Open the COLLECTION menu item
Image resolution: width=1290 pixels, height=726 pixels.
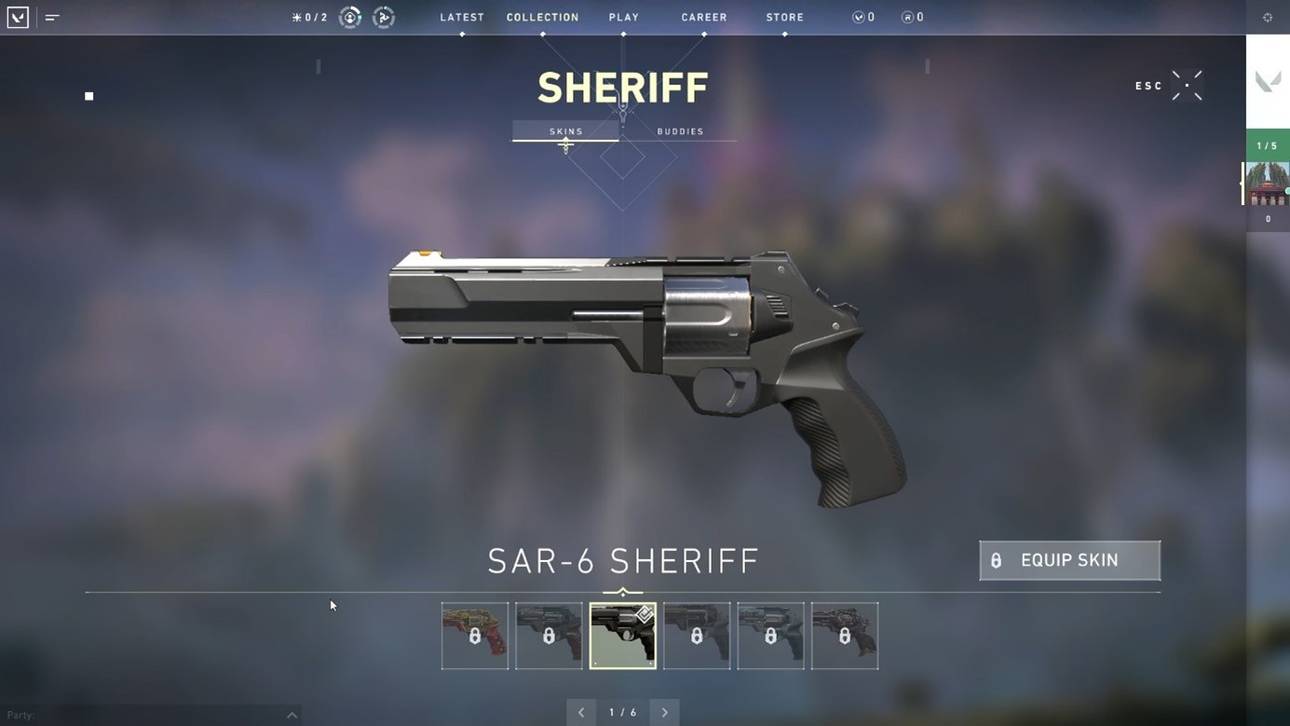click(x=542, y=16)
